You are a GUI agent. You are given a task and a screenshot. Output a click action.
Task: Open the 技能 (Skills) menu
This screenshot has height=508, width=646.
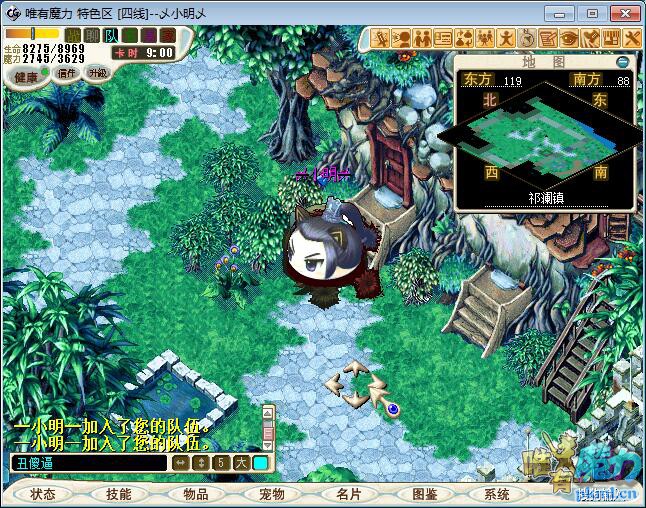click(x=118, y=494)
